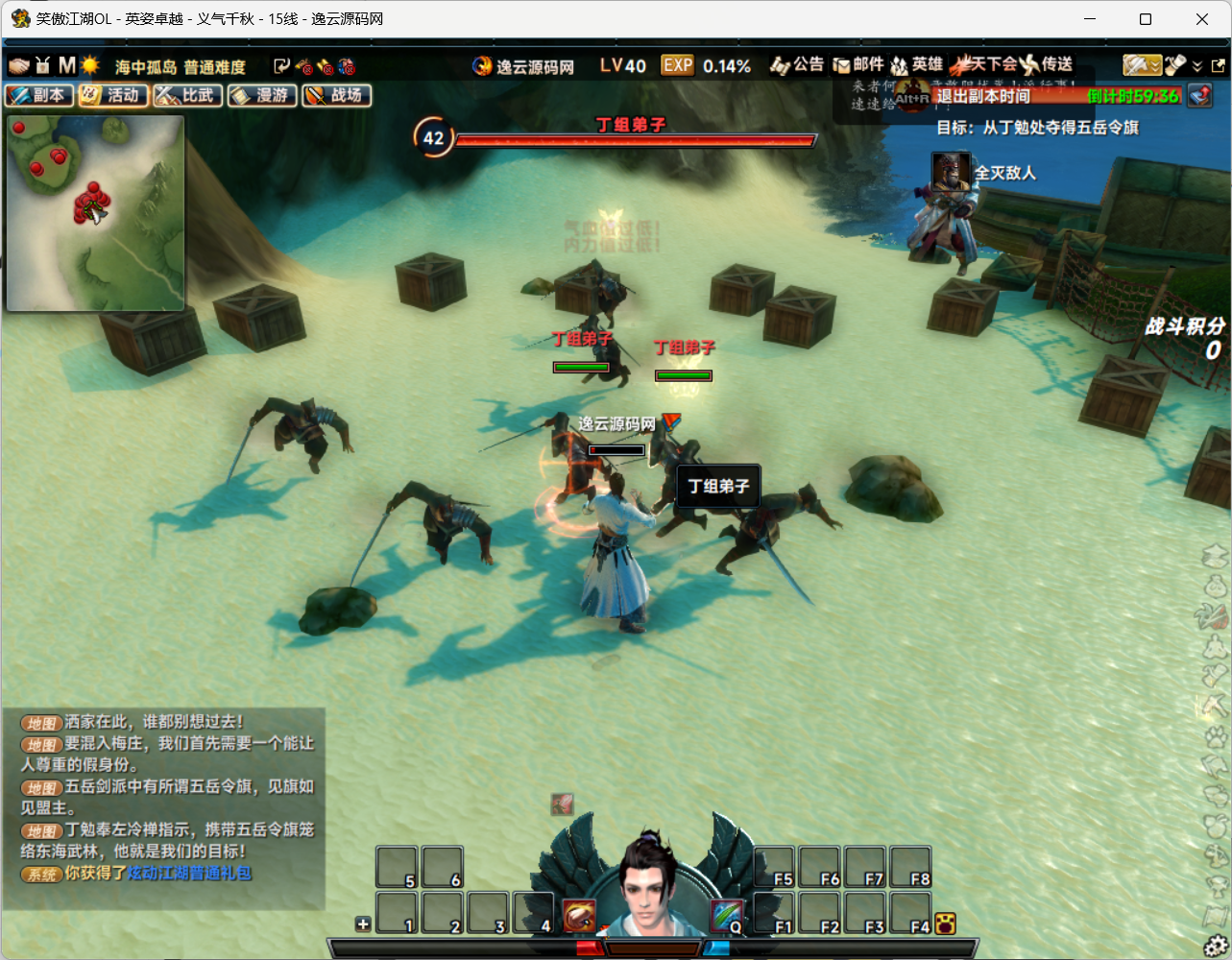The height and width of the screenshot is (960, 1232).
Task: Use the green feather Q skill
Action: (x=727, y=916)
